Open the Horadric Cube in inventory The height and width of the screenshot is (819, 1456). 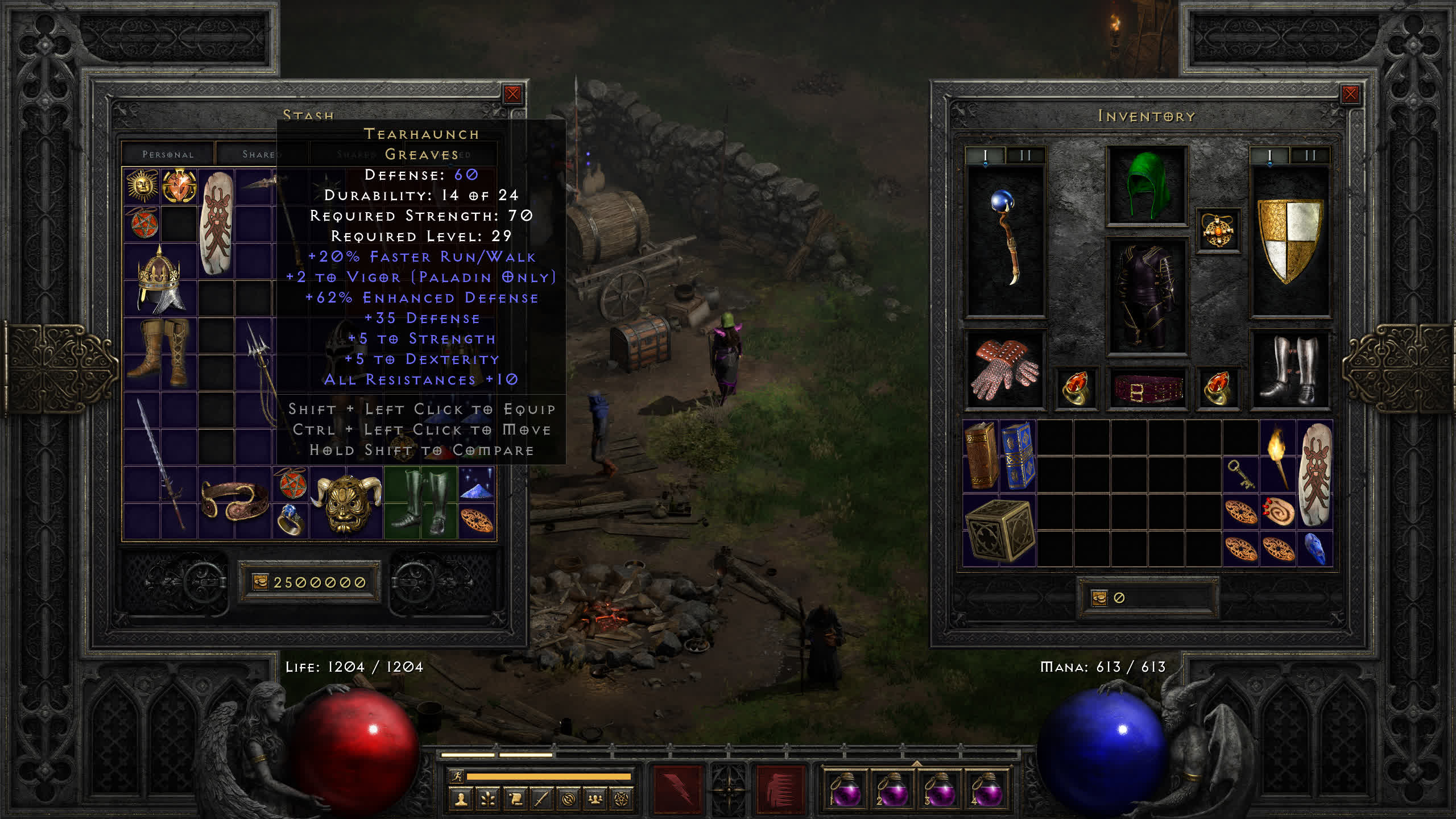999,530
